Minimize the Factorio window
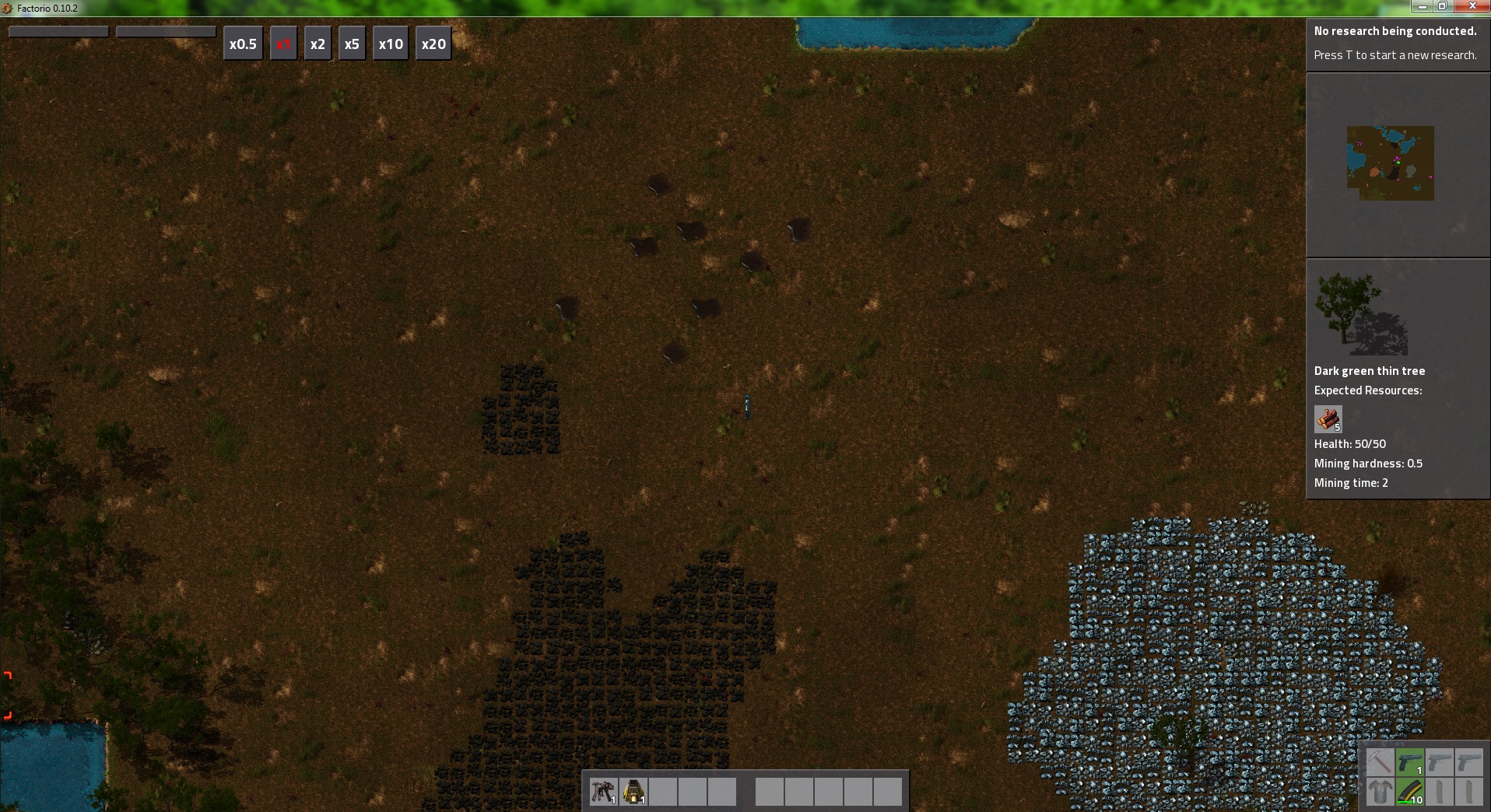This screenshot has height=812, width=1491. [1423, 6]
